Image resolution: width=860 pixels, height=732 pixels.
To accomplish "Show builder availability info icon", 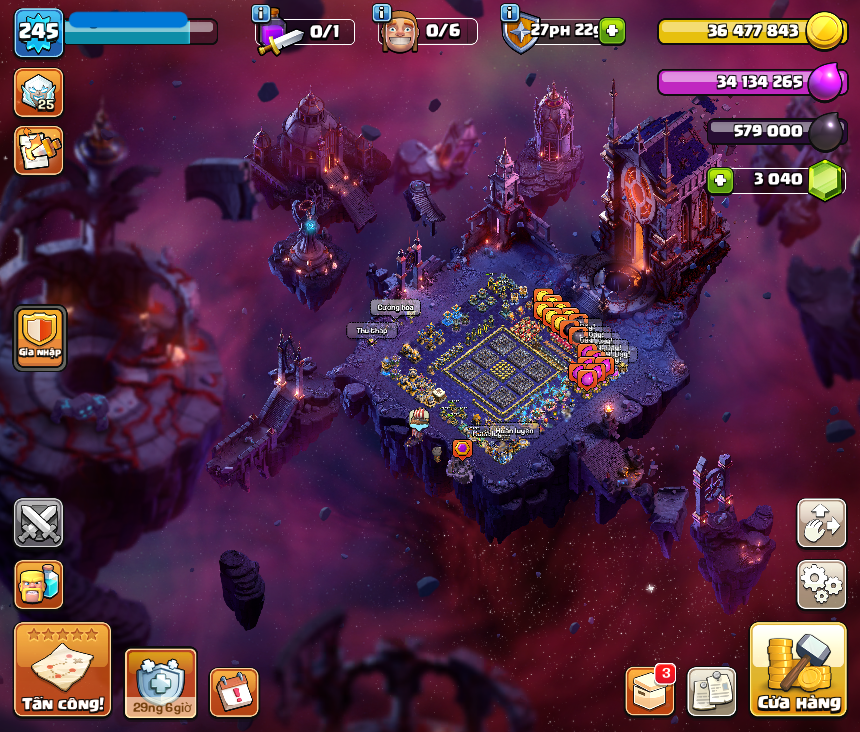I will 381,13.
